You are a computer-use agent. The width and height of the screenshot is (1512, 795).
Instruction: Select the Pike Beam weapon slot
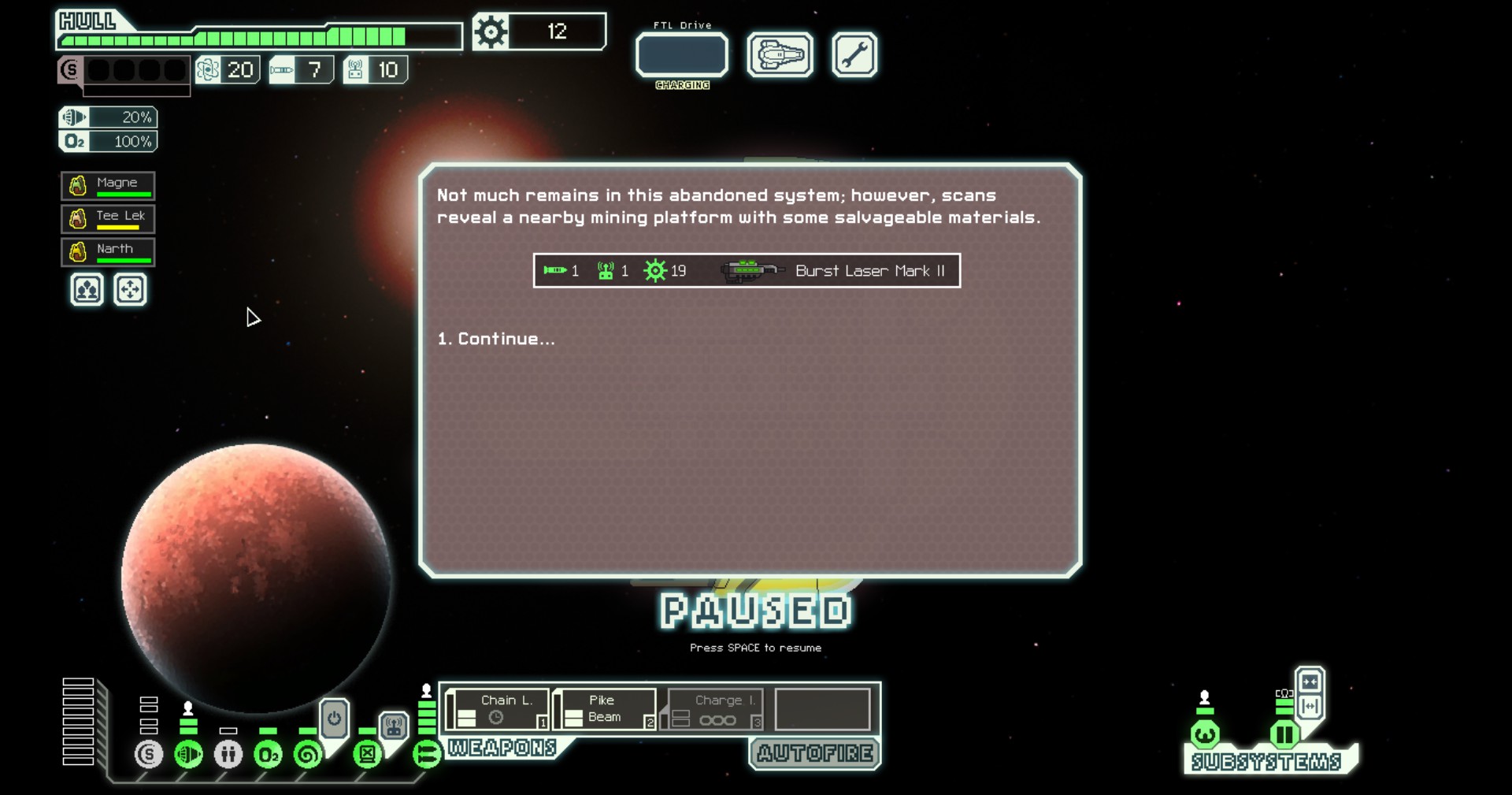click(605, 709)
